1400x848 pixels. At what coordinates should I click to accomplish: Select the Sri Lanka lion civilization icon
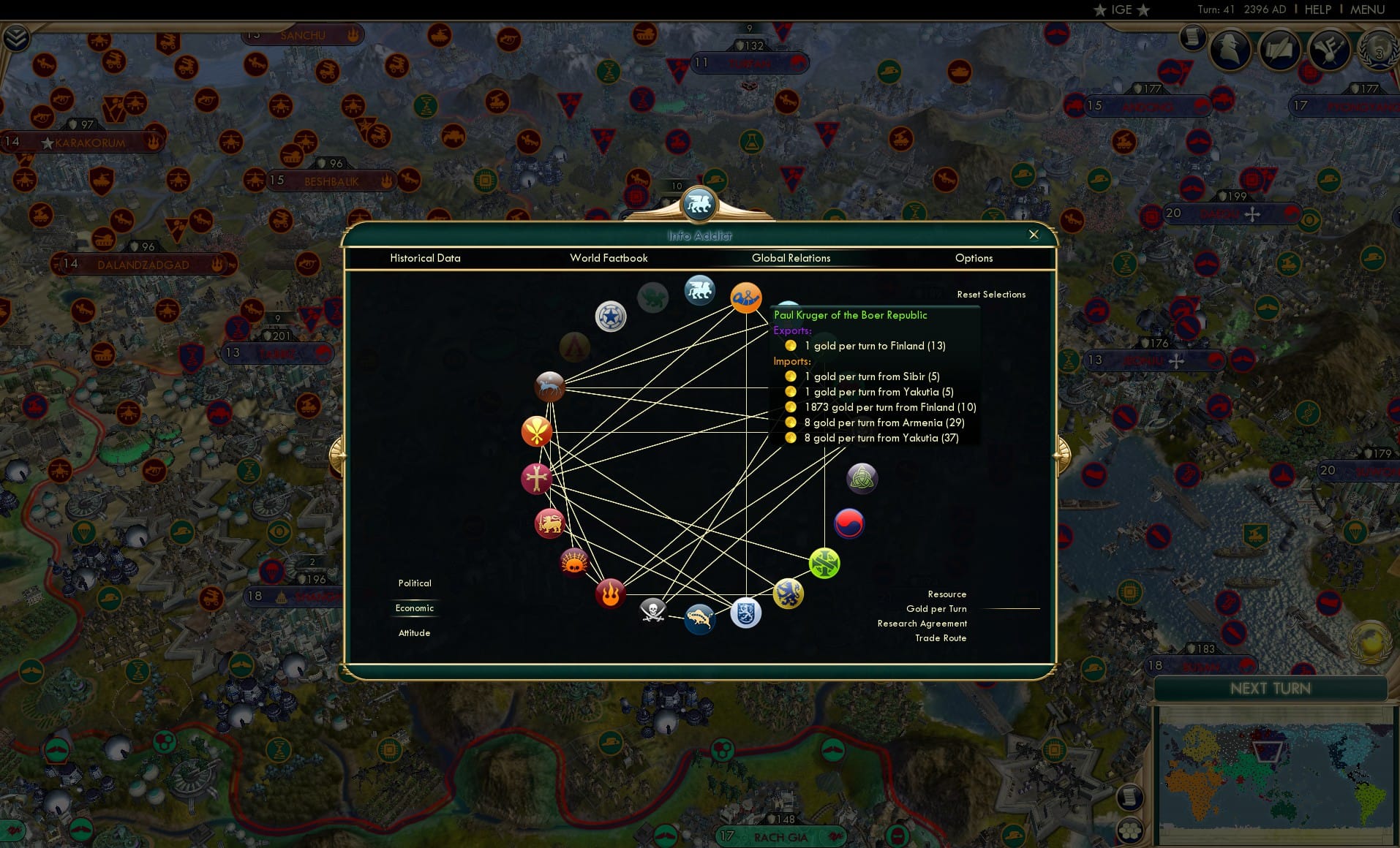point(549,523)
